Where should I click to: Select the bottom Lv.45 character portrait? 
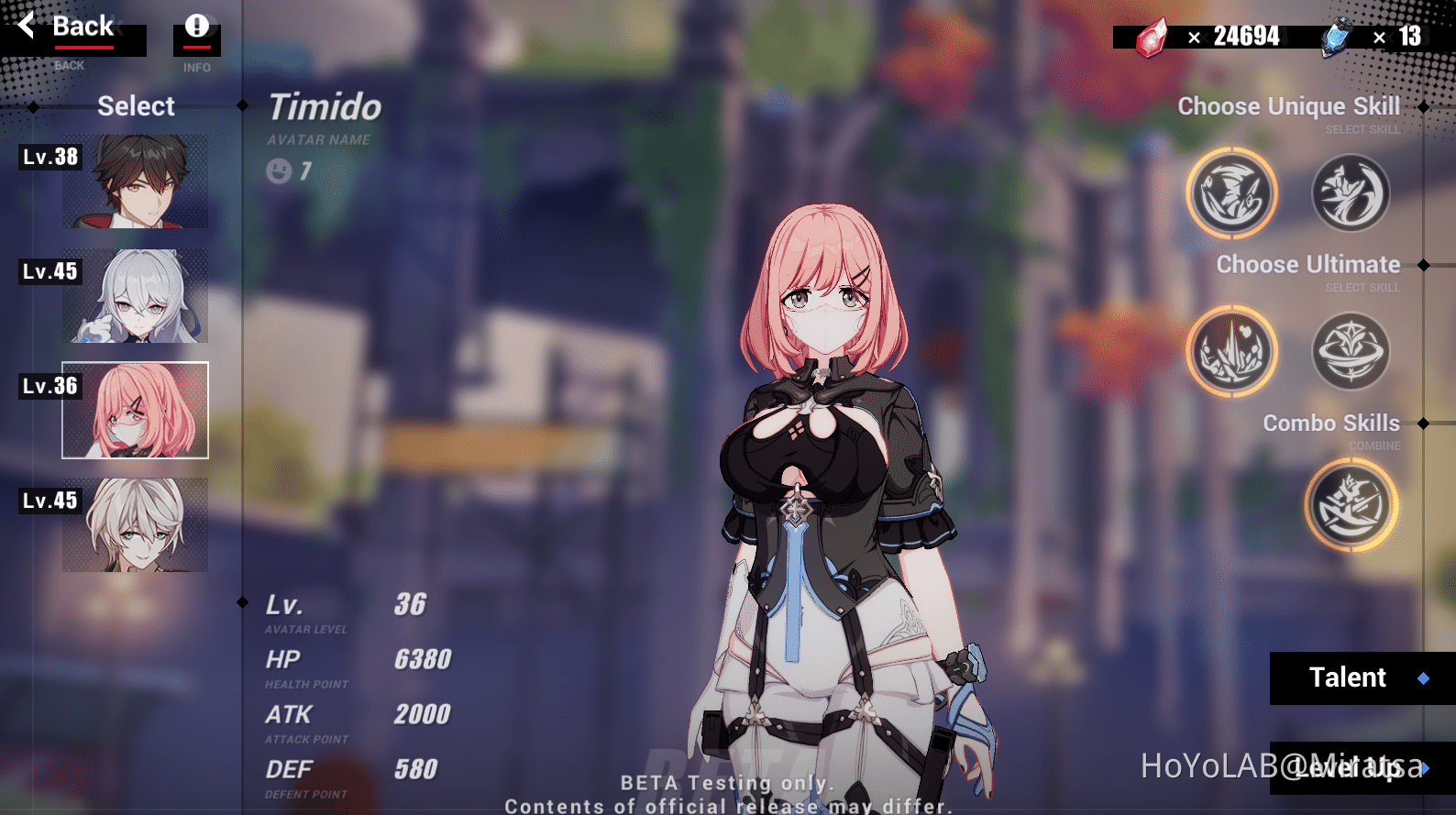click(x=134, y=525)
